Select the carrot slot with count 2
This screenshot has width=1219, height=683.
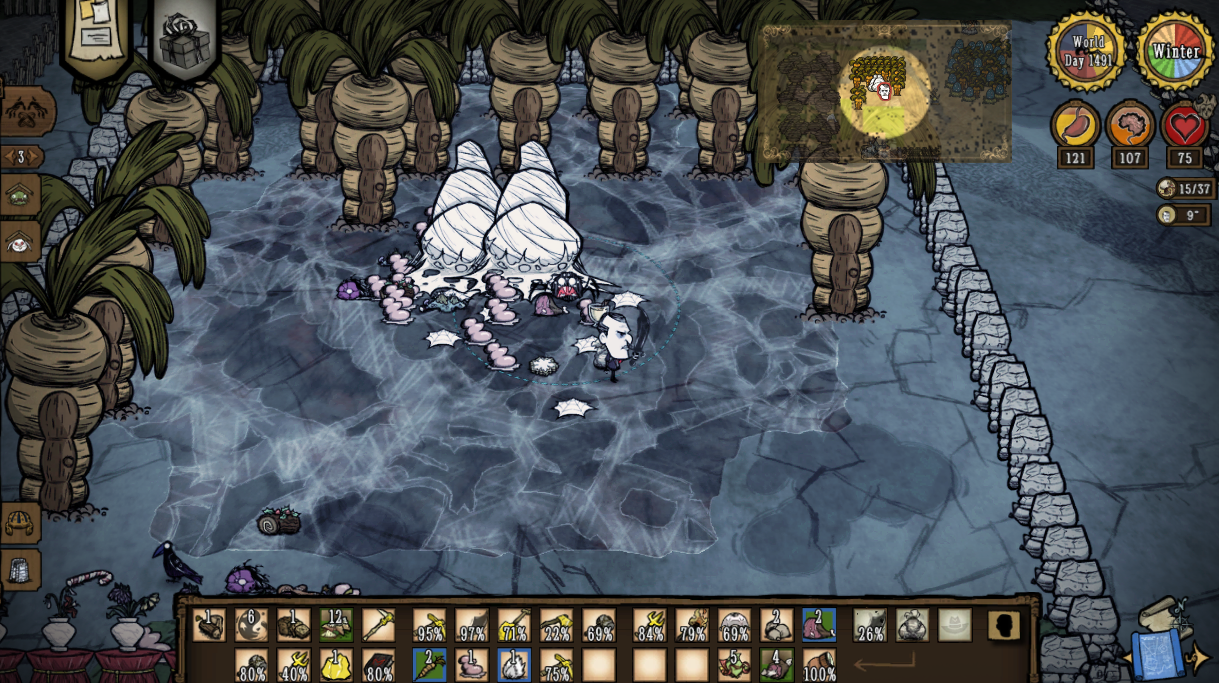430,665
